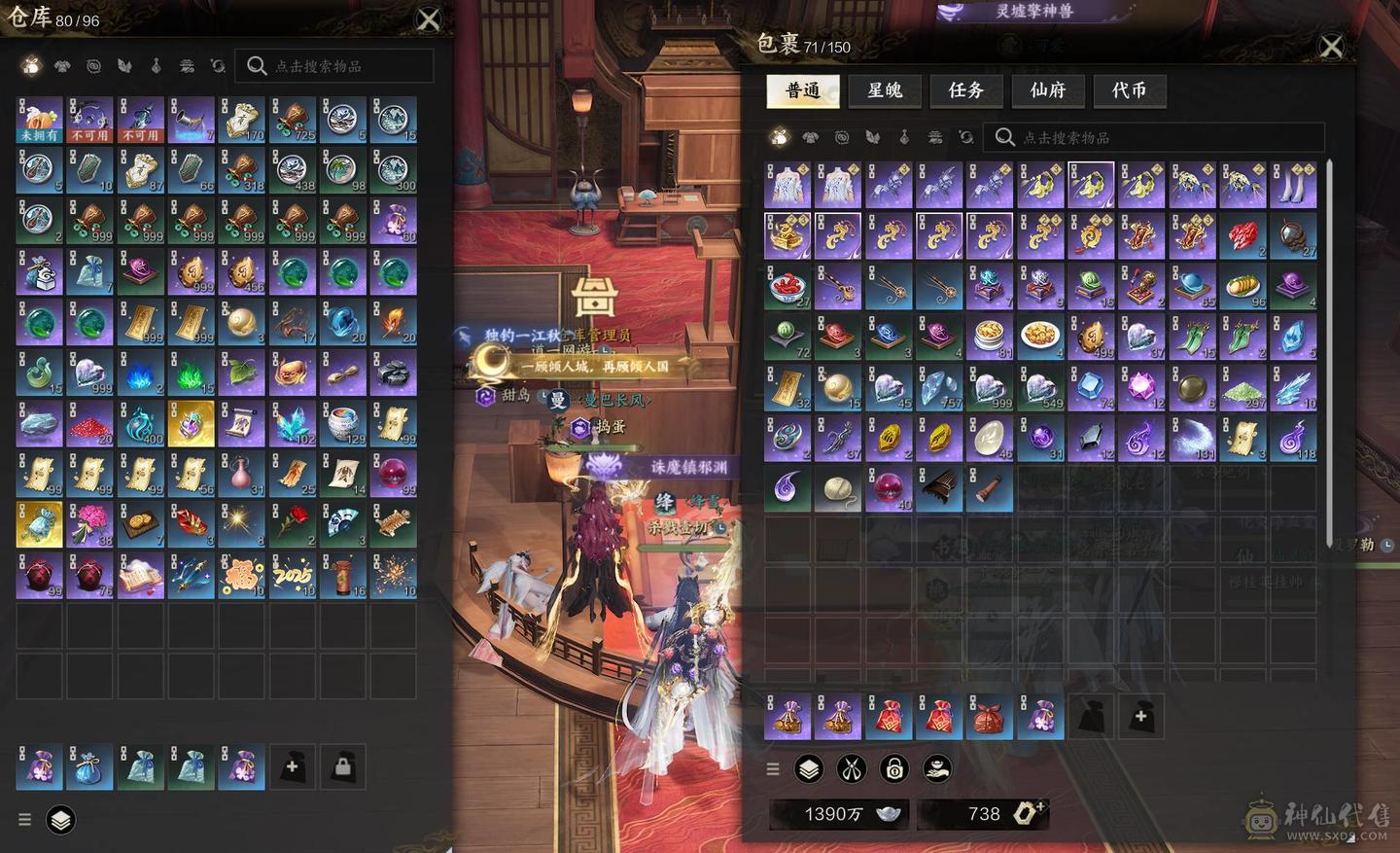Activate the scissors split button
The height and width of the screenshot is (853, 1400).
tap(852, 769)
